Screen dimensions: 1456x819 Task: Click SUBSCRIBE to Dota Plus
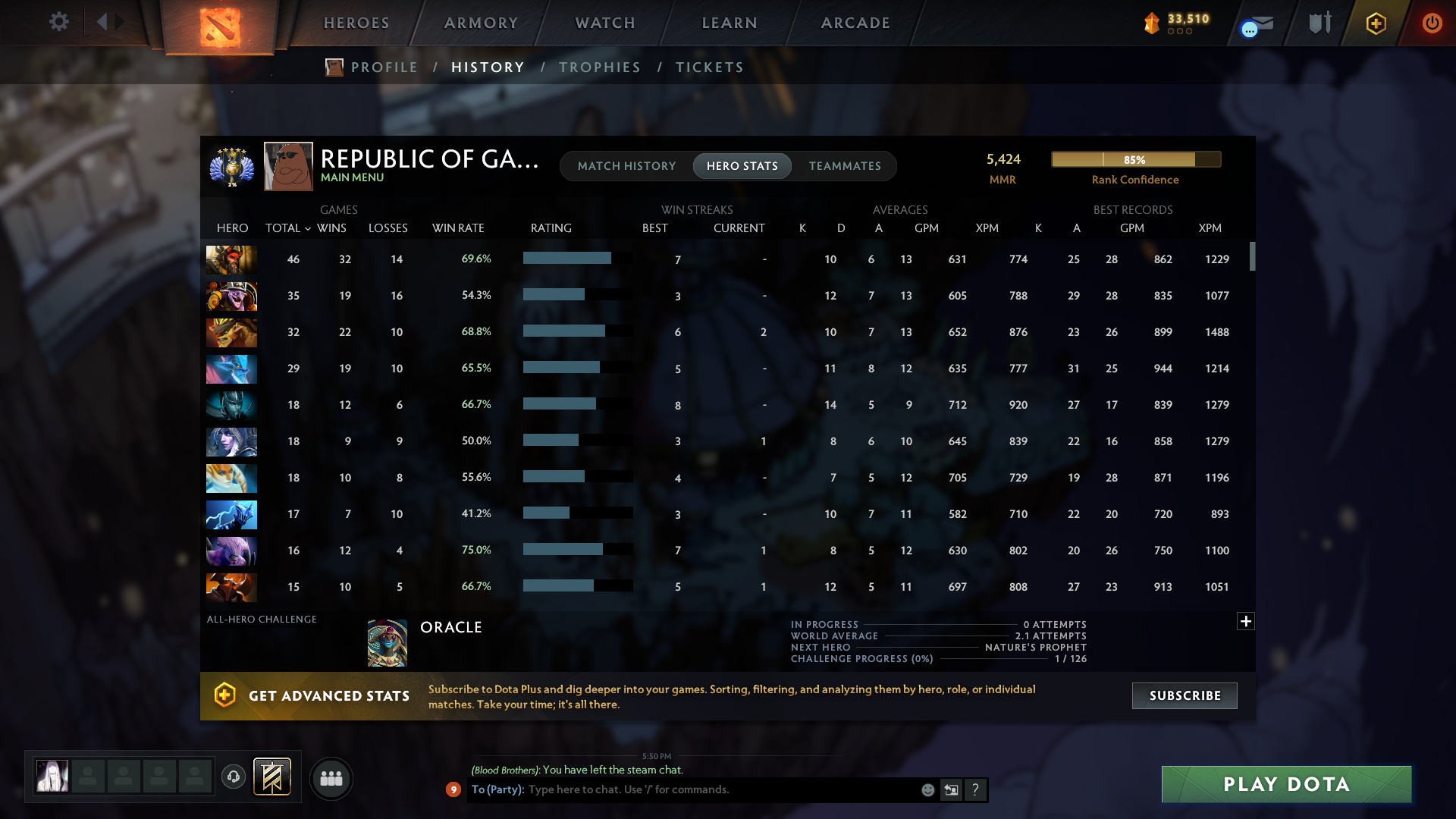point(1184,695)
